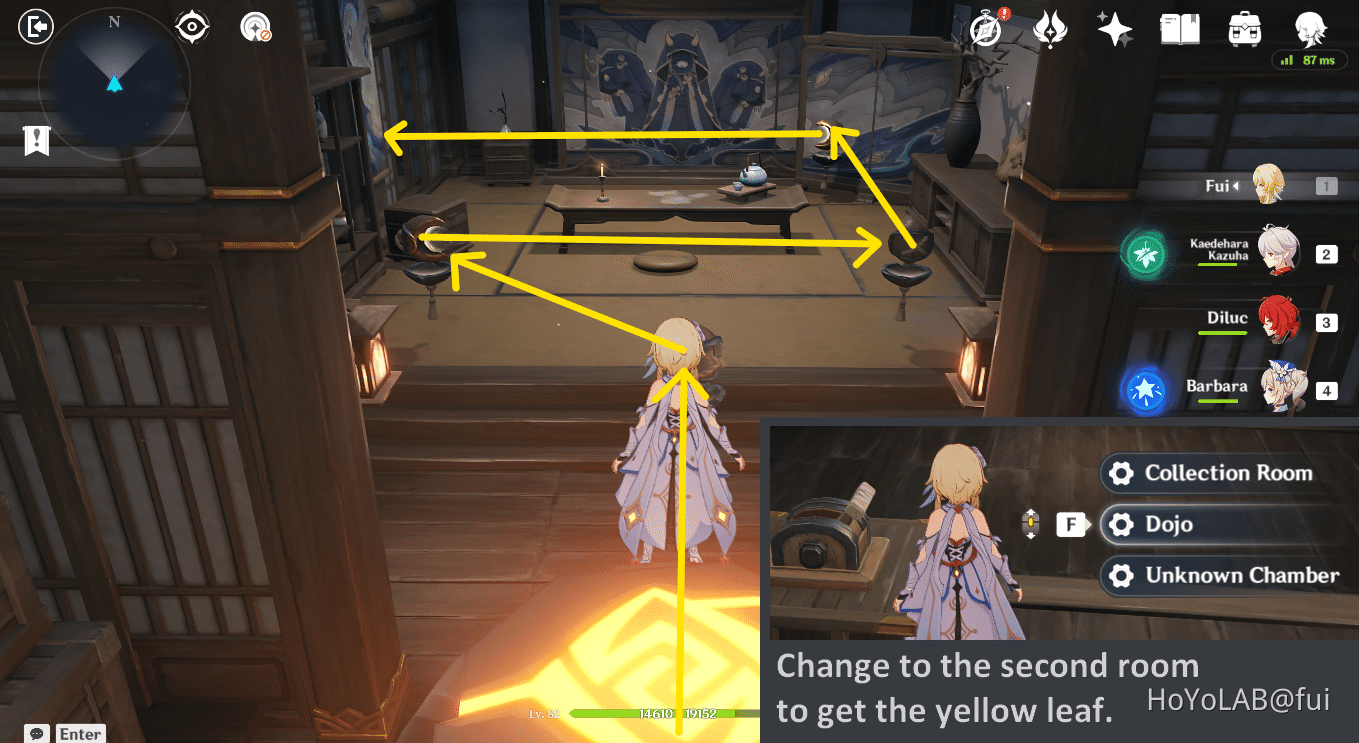Open the Events stopwatch icon with notification
The image size is (1359, 743).
coord(986,29)
